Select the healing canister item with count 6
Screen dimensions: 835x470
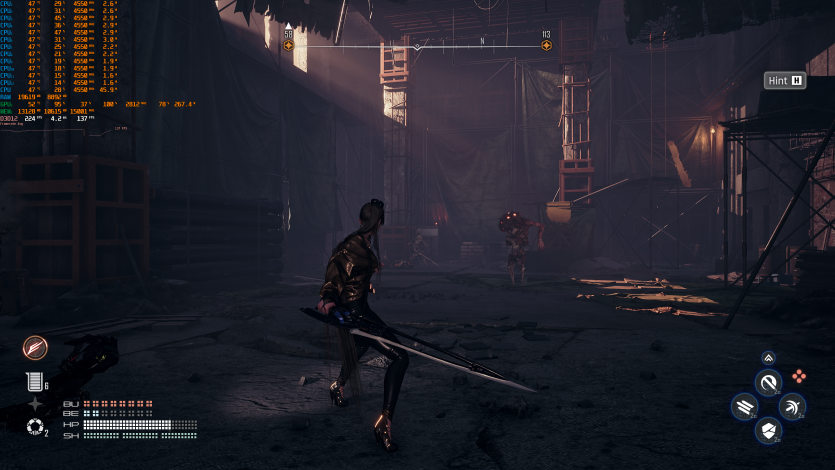pos(34,381)
